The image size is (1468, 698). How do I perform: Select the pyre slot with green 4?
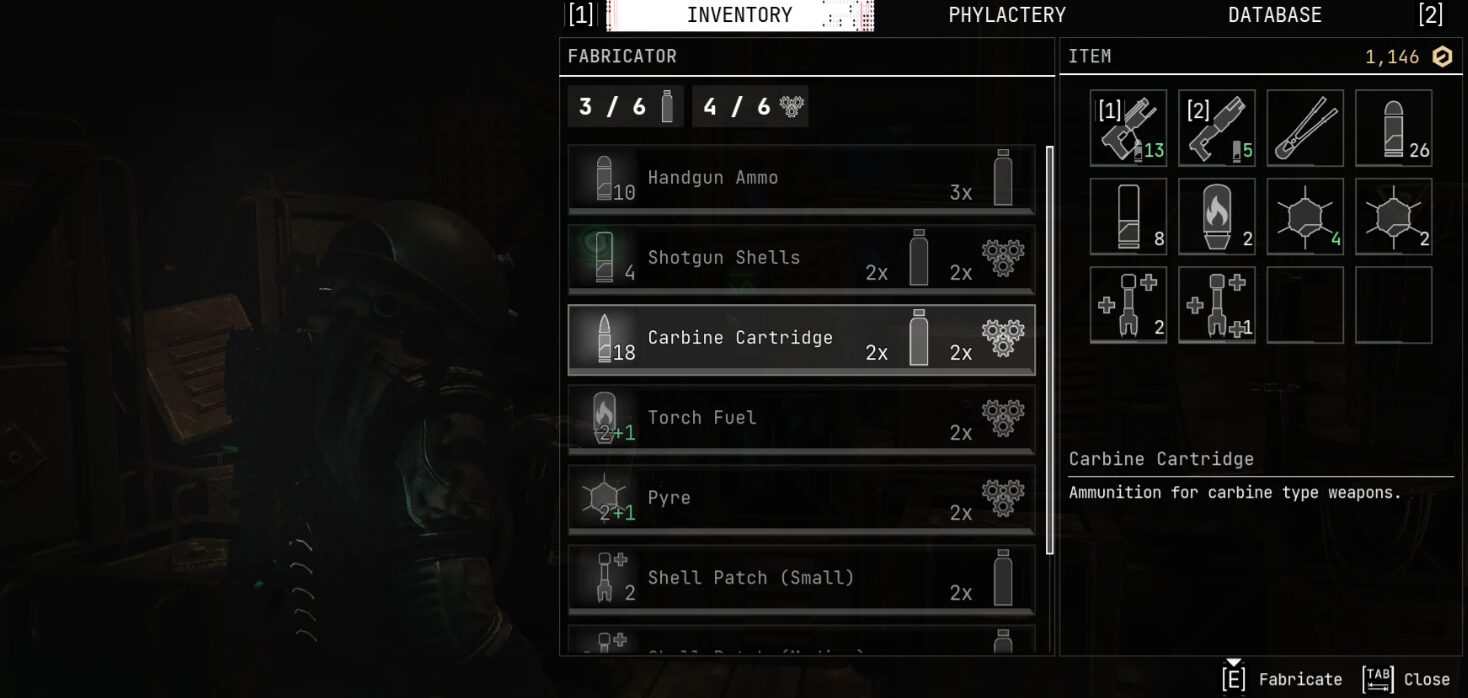click(x=1305, y=216)
